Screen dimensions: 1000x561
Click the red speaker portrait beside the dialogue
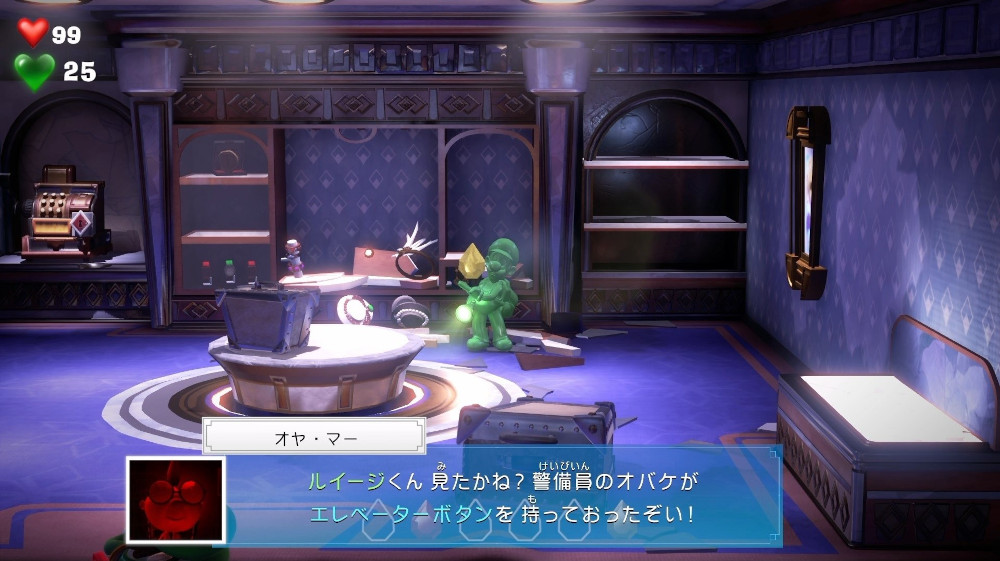pos(175,500)
